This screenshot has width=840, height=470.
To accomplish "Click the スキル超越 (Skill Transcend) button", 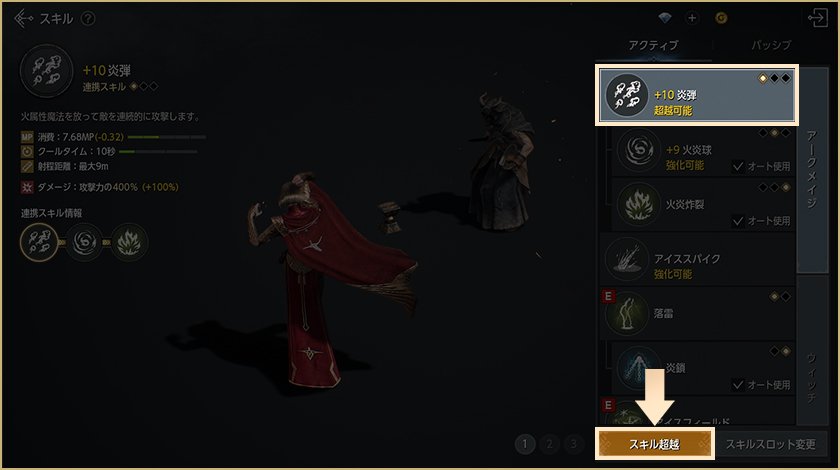I will click(x=654, y=444).
